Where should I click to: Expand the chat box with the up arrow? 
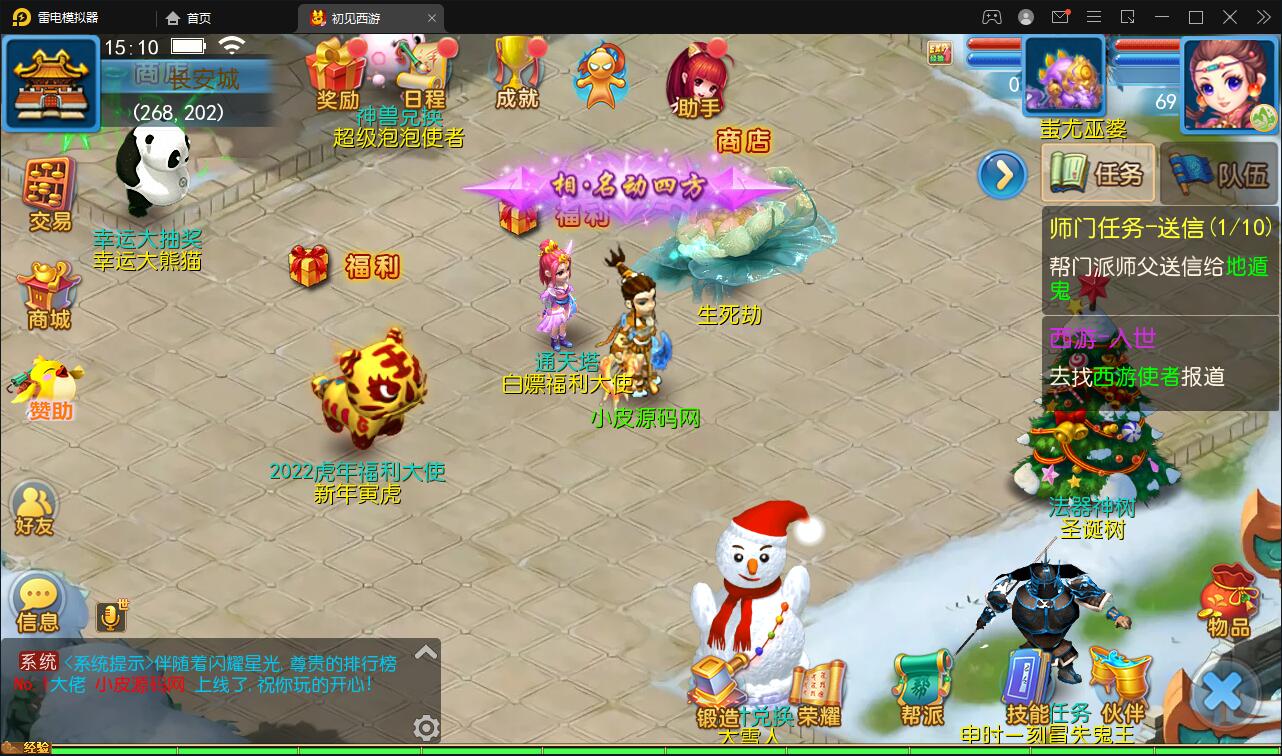point(426,653)
